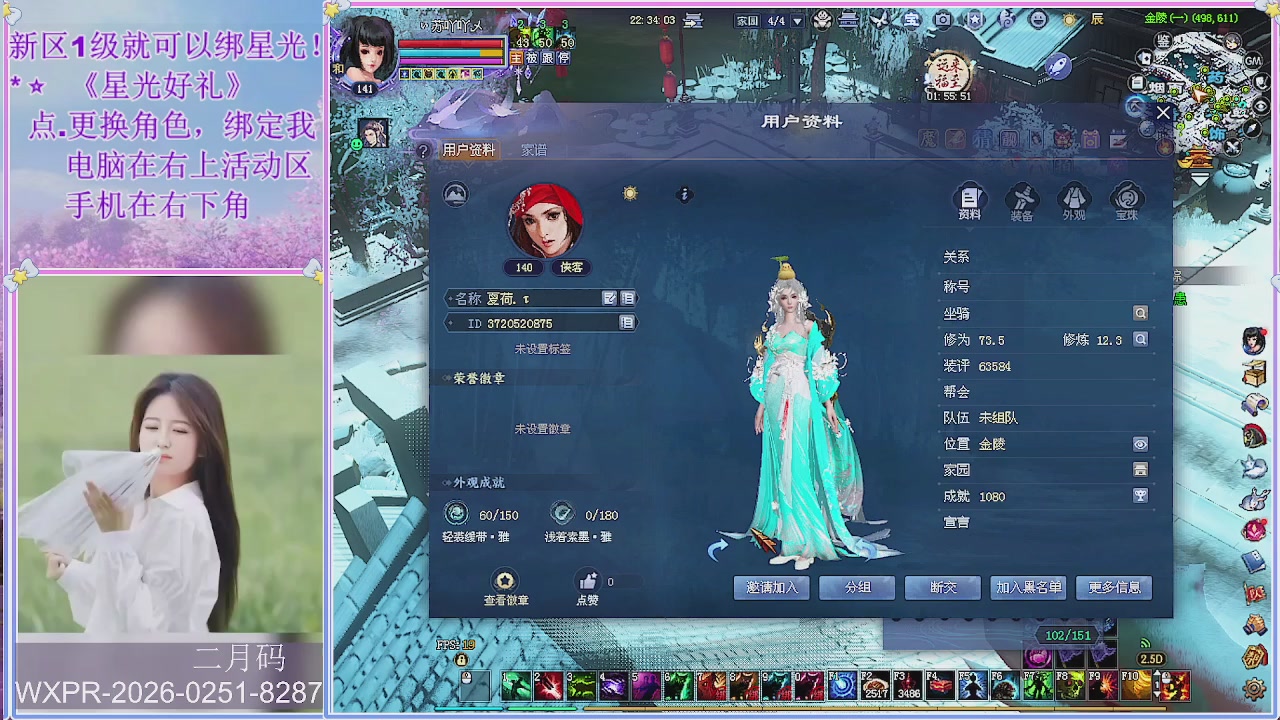Collapse the minimap with the white down triangle
Image resolution: width=1280 pixels, height=720 pixels.
1200,179
